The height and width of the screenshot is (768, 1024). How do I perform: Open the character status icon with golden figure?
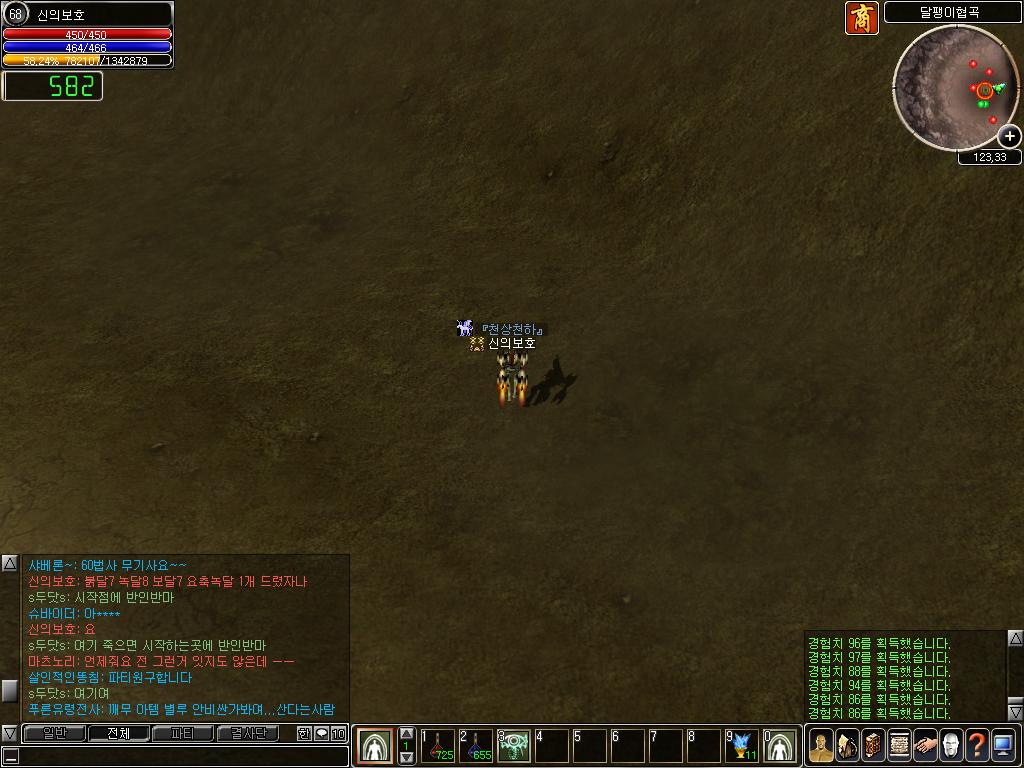tap(821, 746)
